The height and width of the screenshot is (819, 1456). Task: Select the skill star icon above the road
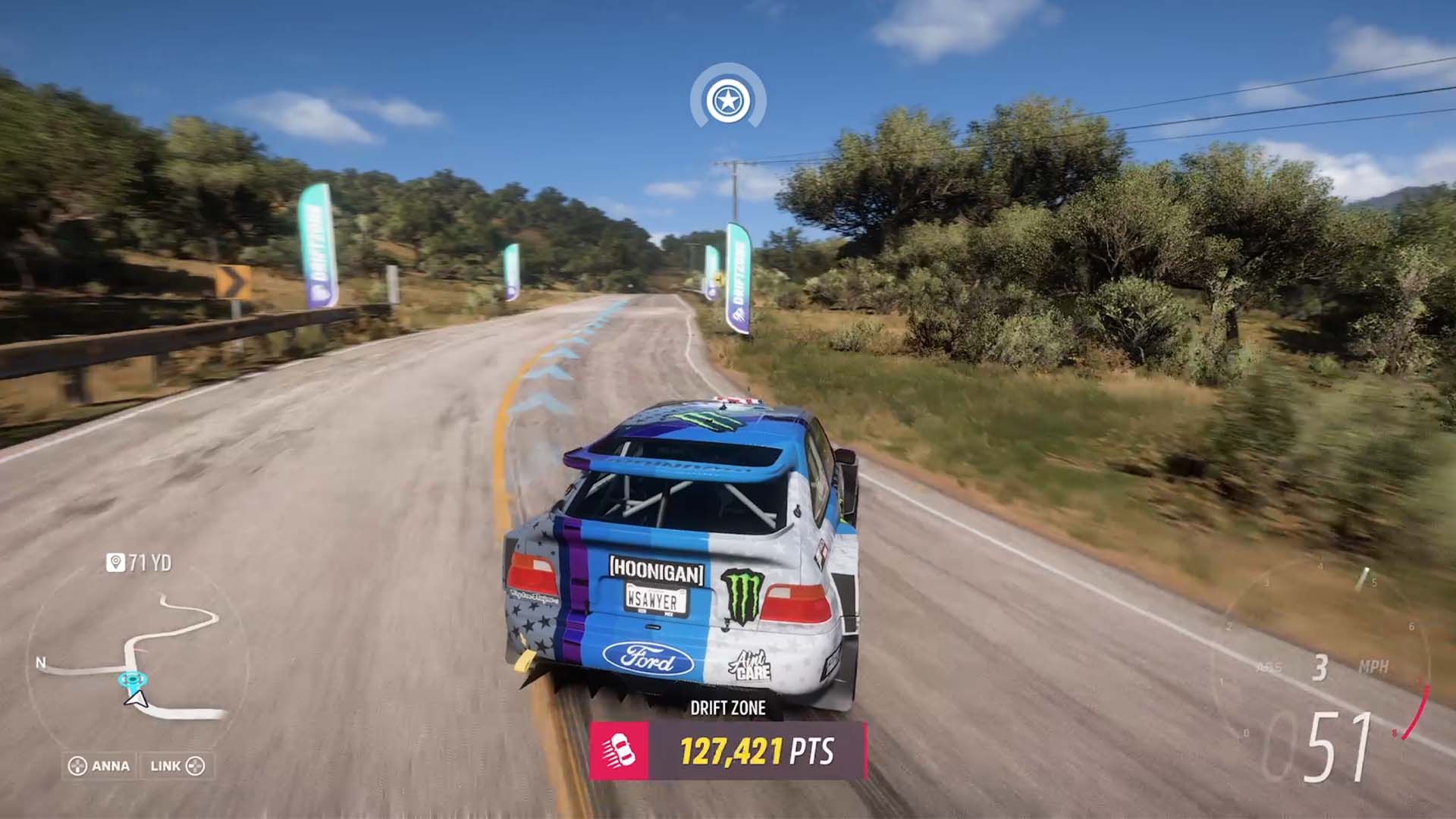coord(728,99)
